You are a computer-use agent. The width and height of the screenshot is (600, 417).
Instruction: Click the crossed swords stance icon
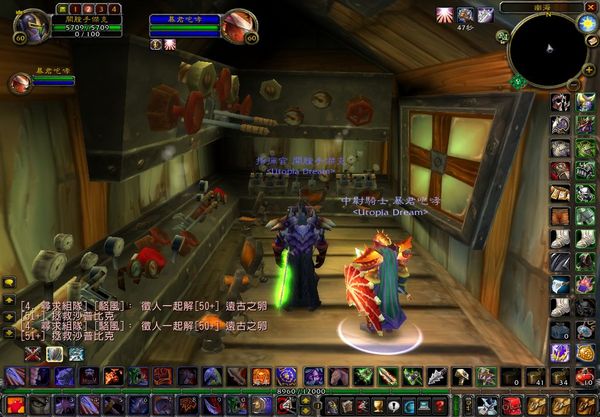coord(32,352)
